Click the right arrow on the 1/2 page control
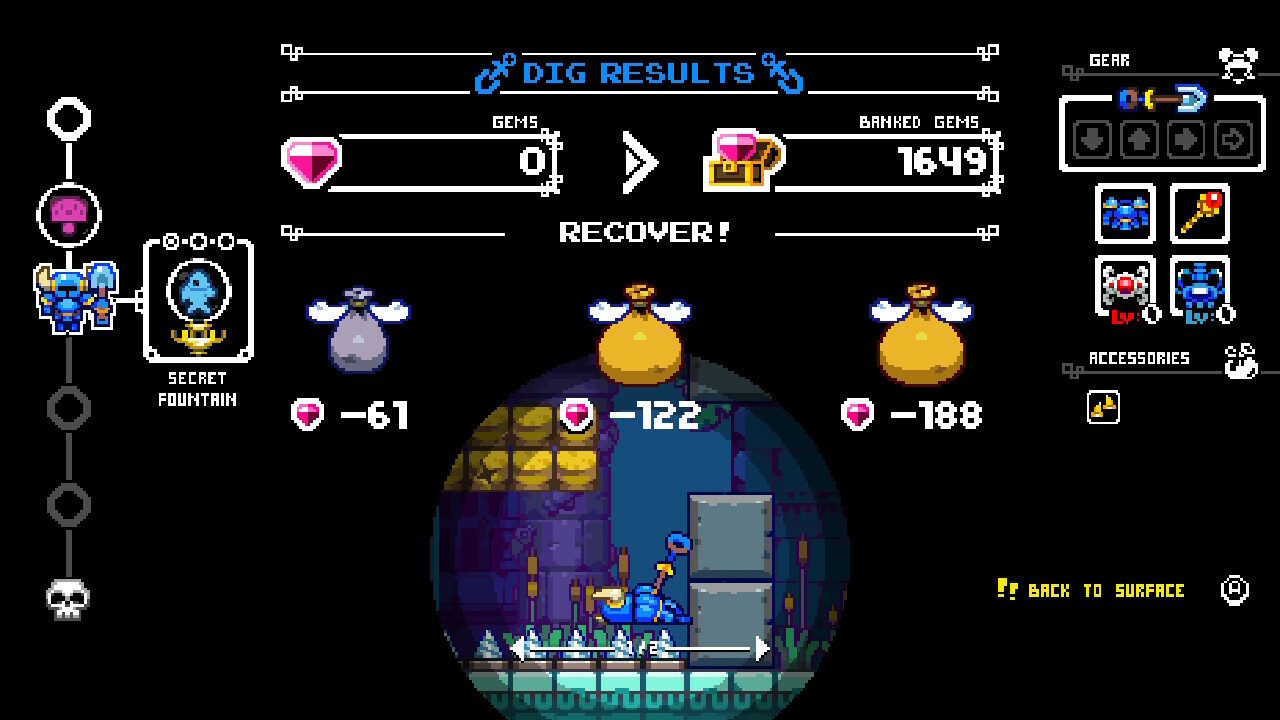1280x720 pixels. tap(762, 647)
